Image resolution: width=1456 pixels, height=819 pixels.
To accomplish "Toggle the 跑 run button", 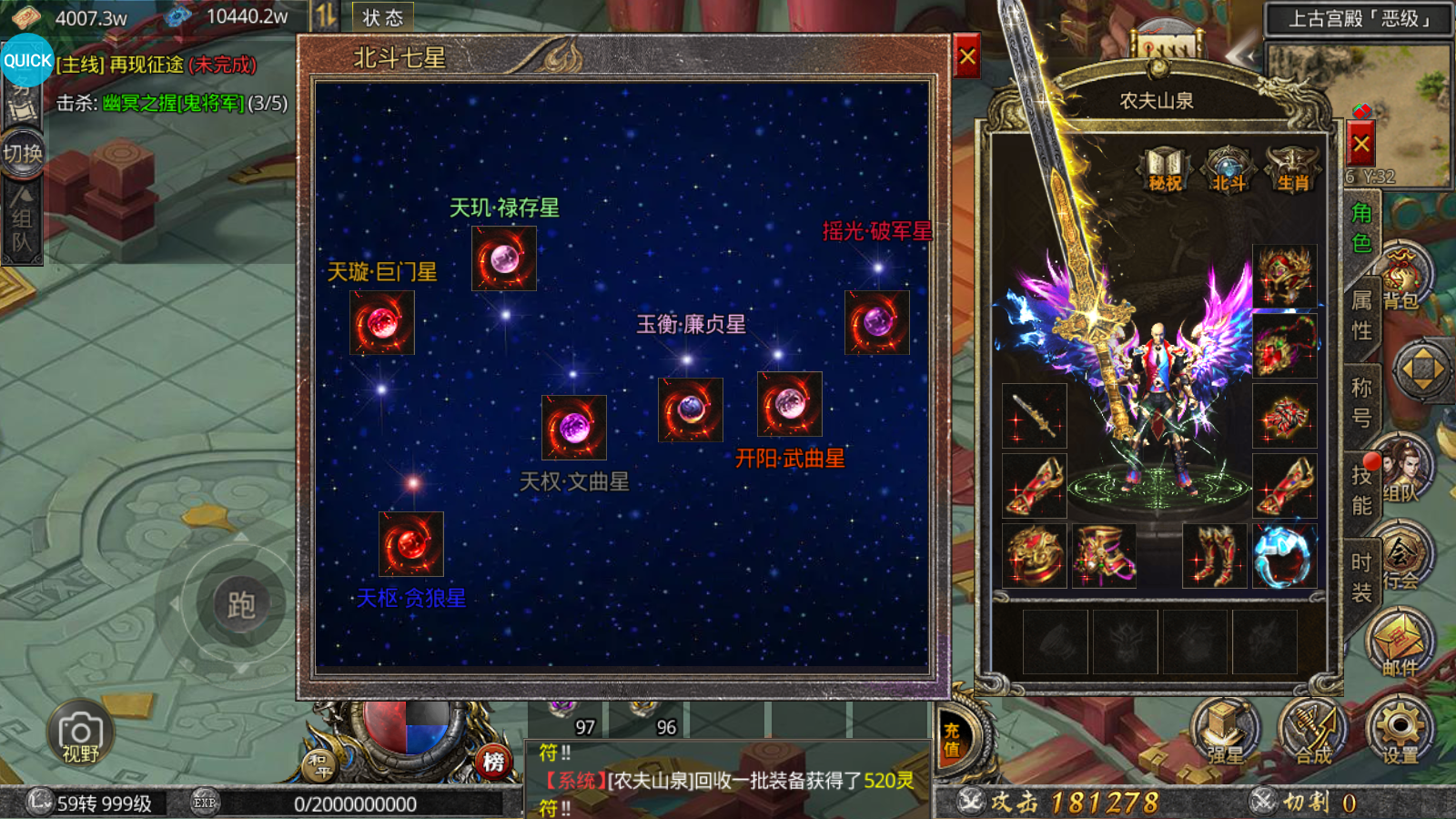I will pos(241,605).
